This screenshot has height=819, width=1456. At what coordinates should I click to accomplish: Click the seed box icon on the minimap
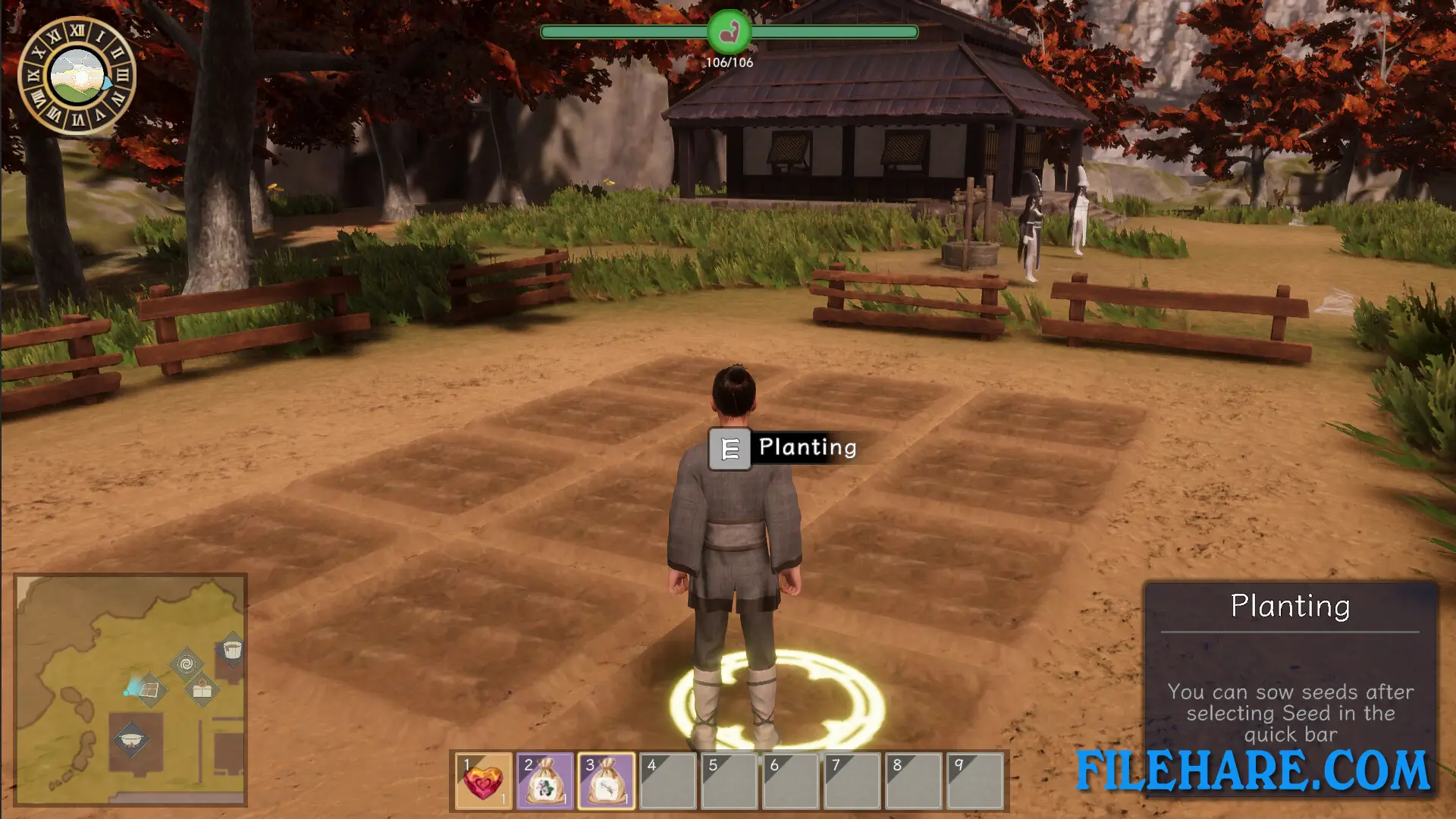(202, 689)
